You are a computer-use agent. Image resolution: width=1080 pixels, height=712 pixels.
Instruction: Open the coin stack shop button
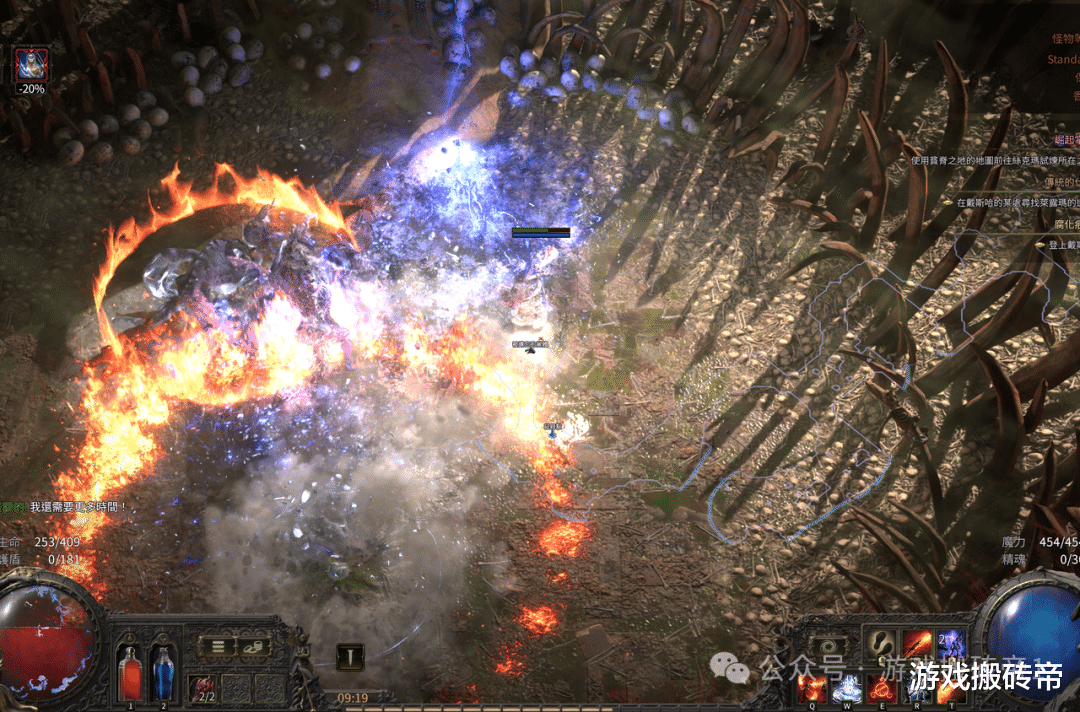point(254,646)
